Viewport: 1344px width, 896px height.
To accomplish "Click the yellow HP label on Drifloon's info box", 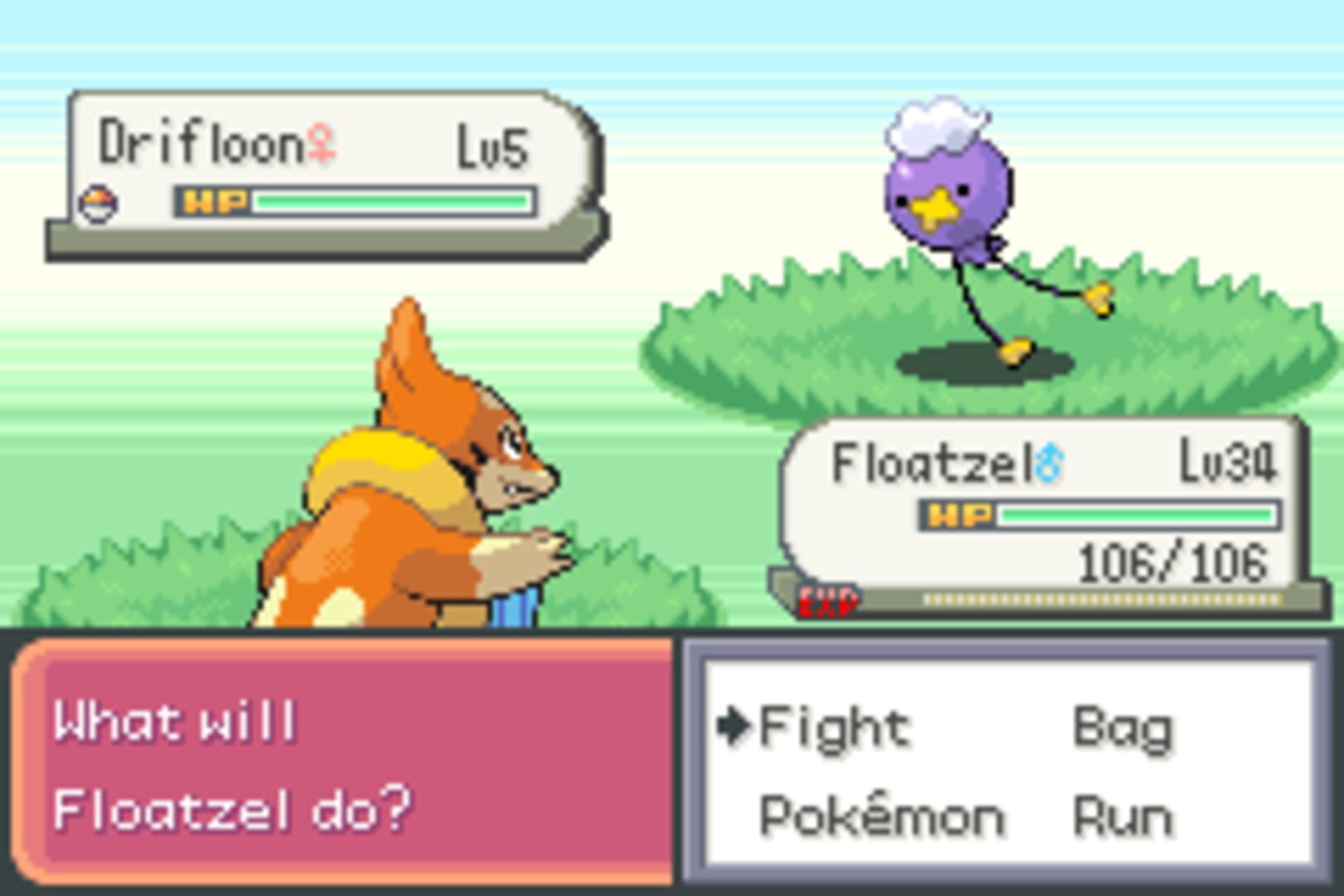I will pos(215,200).
